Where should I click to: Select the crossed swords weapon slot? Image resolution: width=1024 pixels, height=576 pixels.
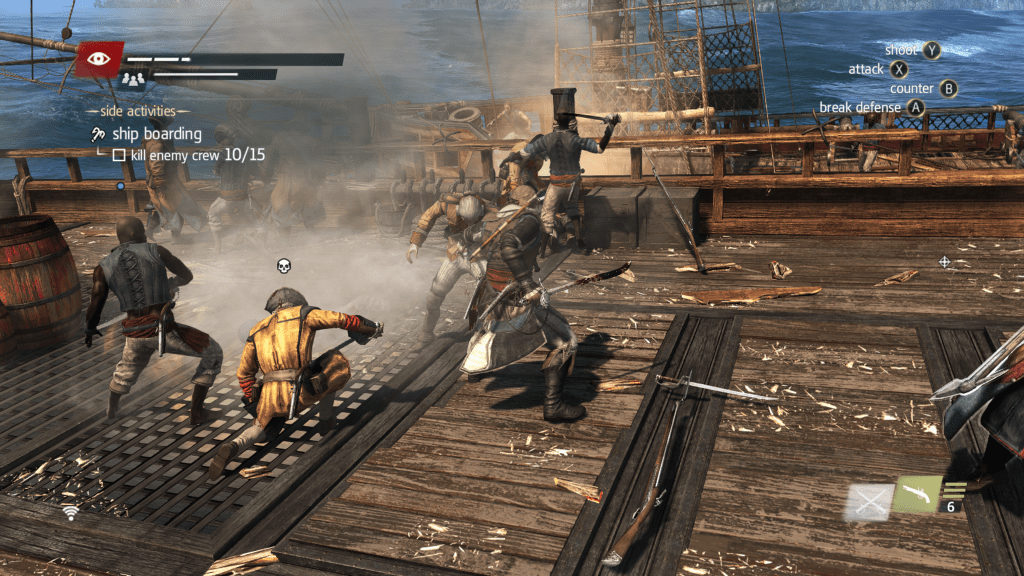pos(867,501)
